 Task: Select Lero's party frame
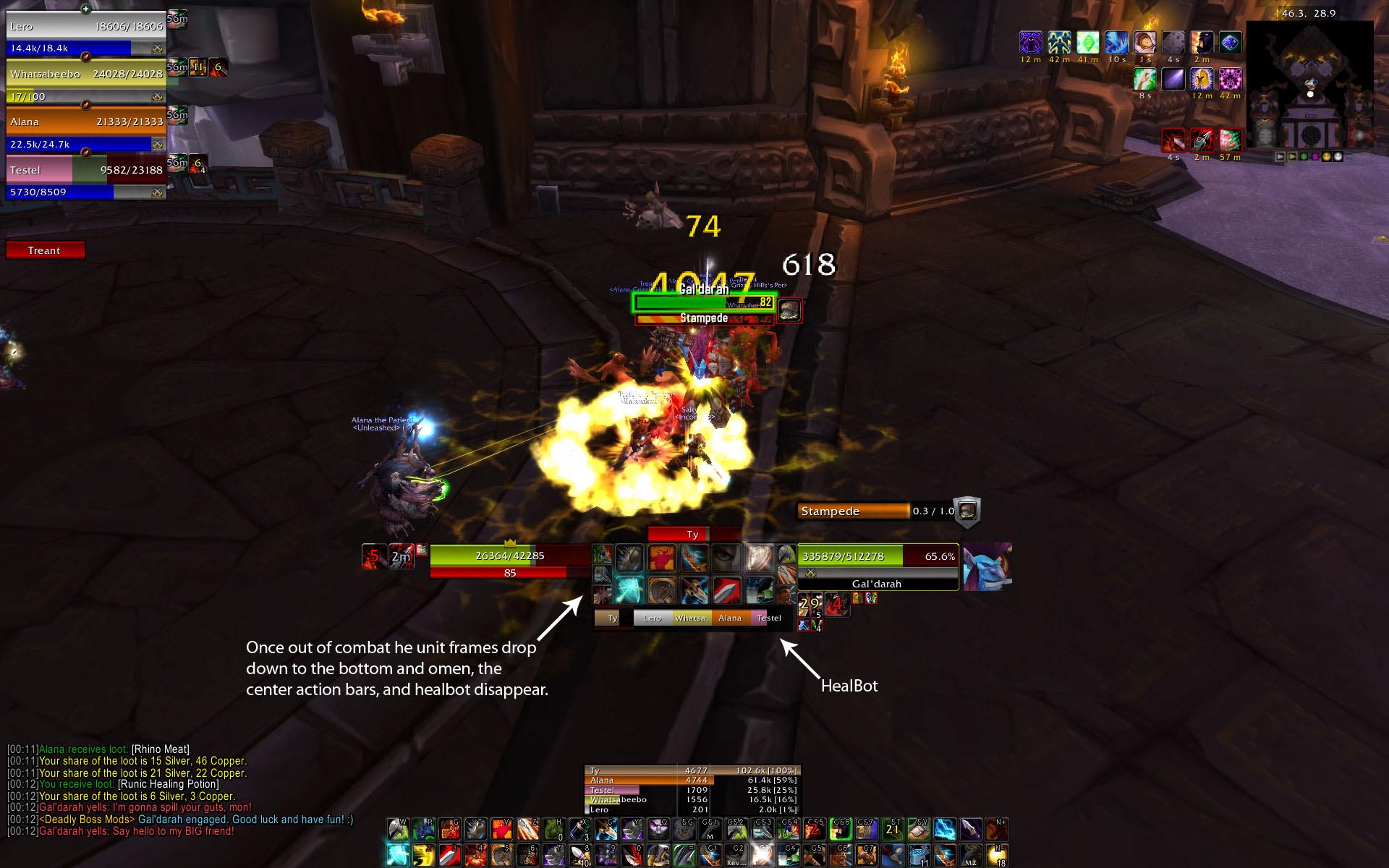[85, 27]
